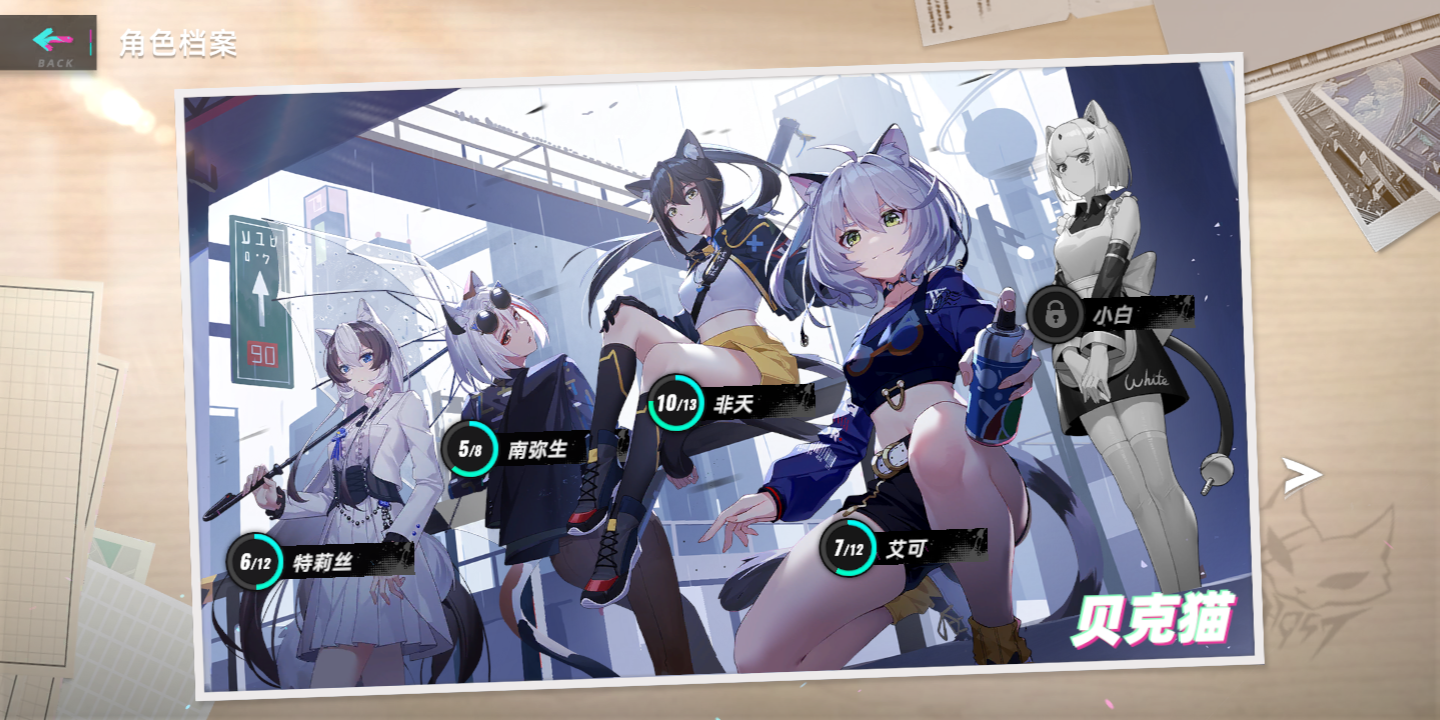Select the 5/8 progress ring for 南弥生
This screenshot has height=720, width=1440.
coord(469,448)
